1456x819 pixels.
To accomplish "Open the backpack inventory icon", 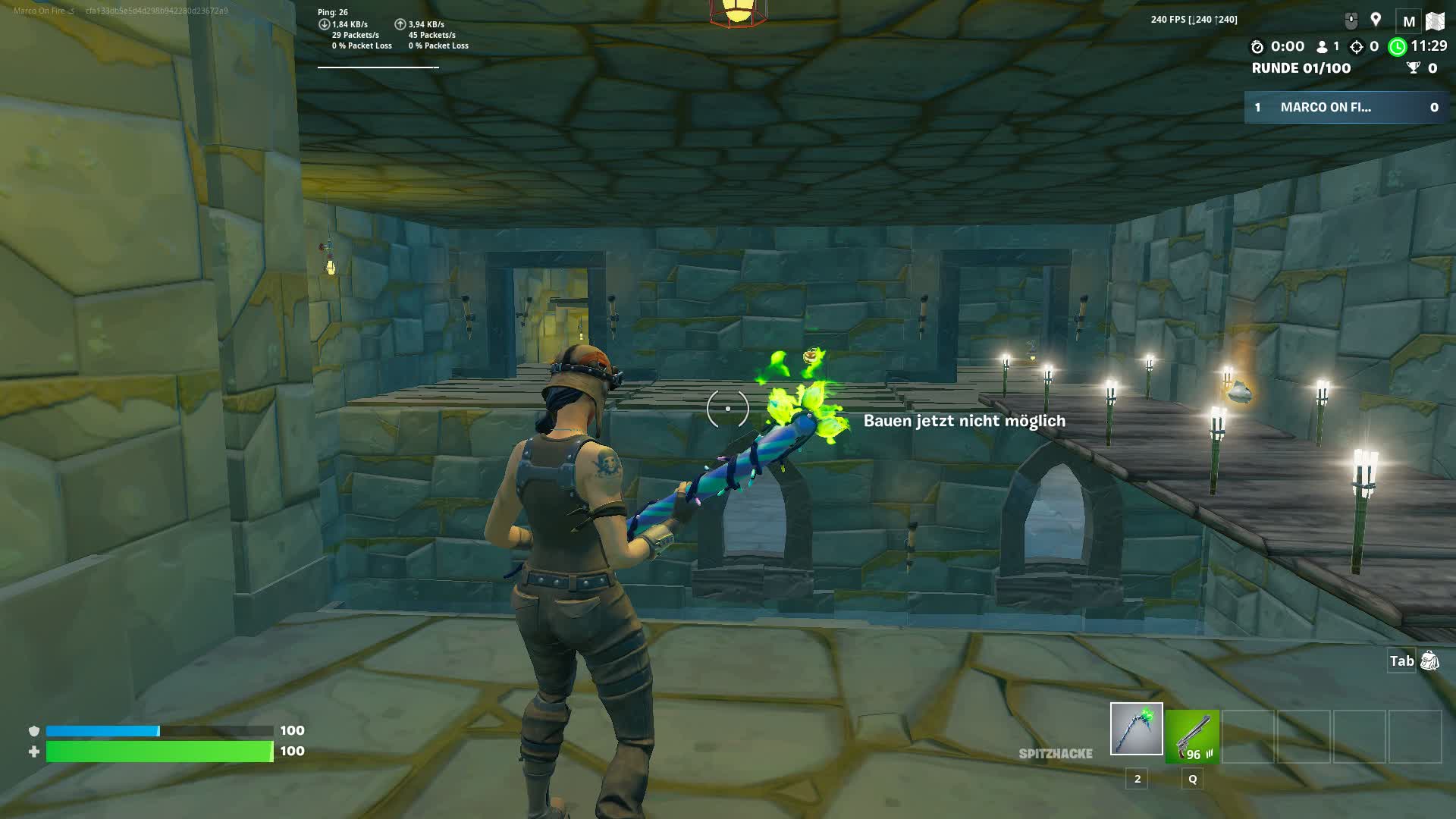I will pyautogui.click(x=1429, y=661).
